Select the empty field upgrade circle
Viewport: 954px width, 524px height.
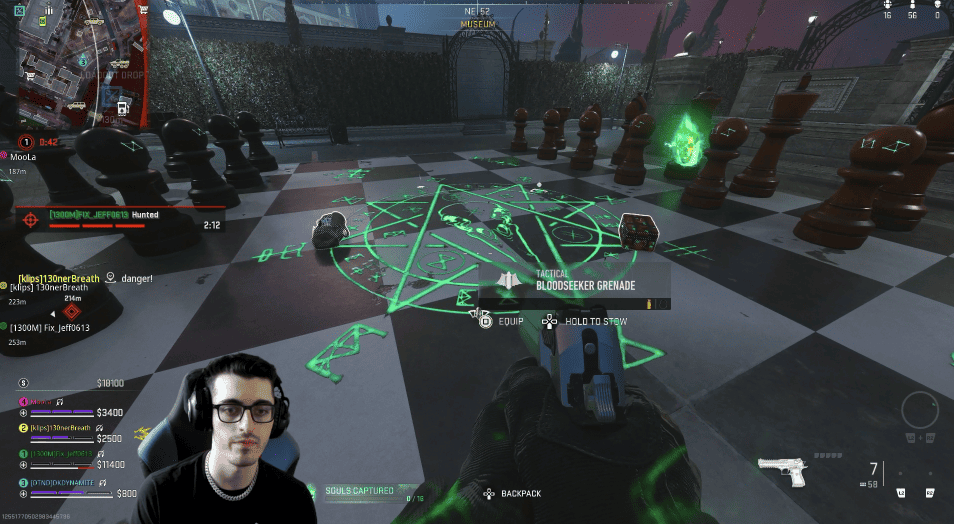tap(919, 410)
